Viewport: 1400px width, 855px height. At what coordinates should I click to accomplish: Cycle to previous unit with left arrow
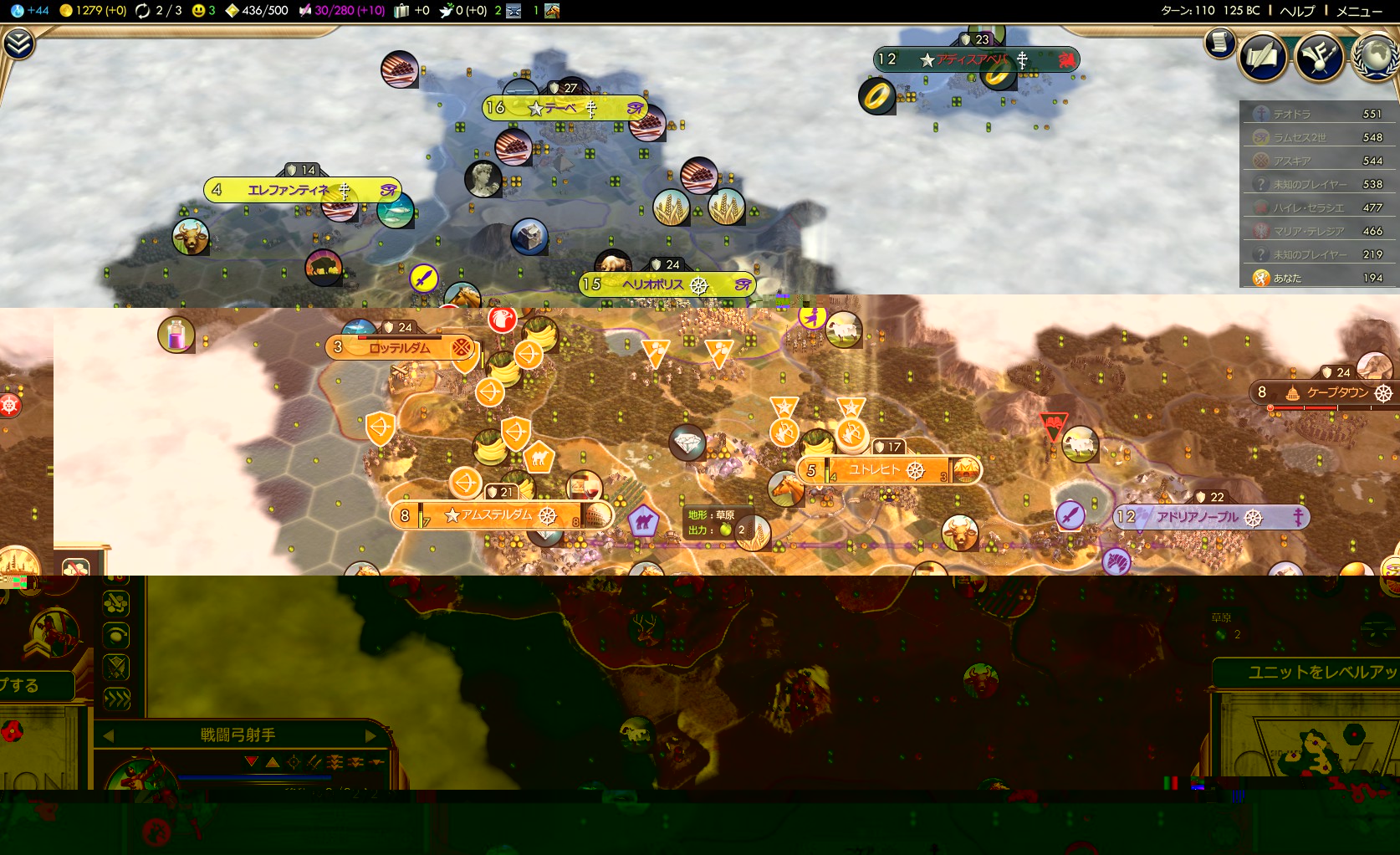(x=108, y=735)
